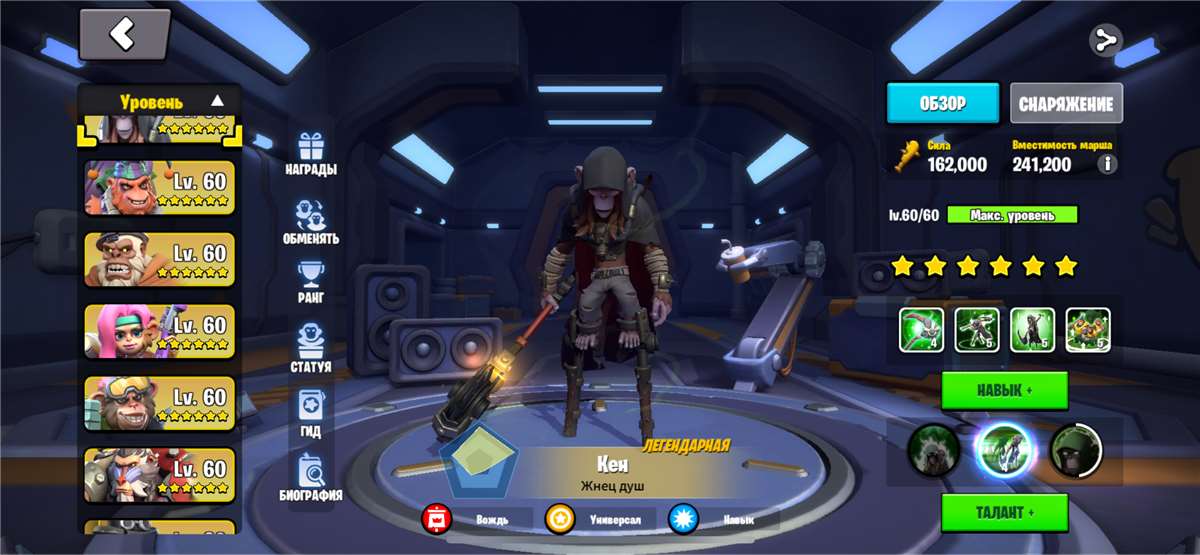Viewport: 1200px width, 555px height.
Task: Select the orange-bearded jester ape hero
Action: coord(159,187)
